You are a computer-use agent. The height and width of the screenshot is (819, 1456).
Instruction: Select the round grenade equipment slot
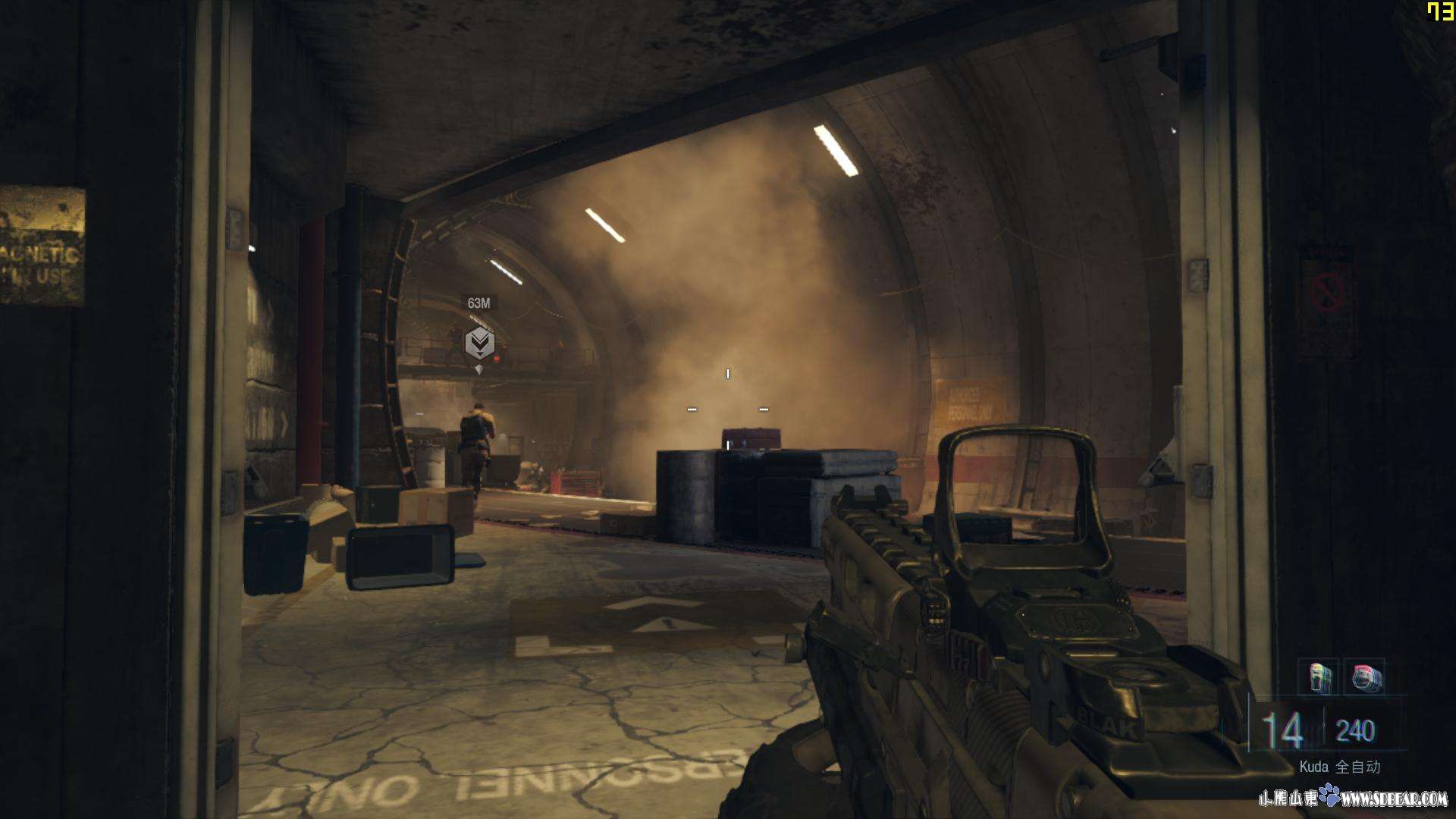tap(1365, 677)
